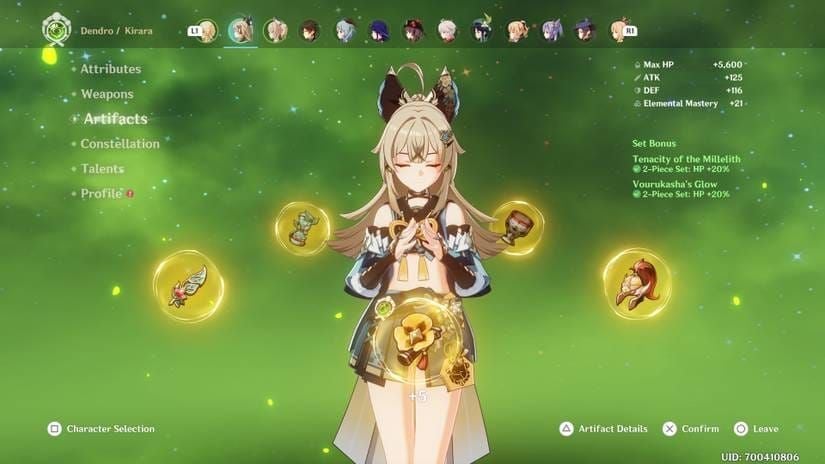This screenshot has height=464, width=825.
Task: Show the Constellation page
Action: 120,144
